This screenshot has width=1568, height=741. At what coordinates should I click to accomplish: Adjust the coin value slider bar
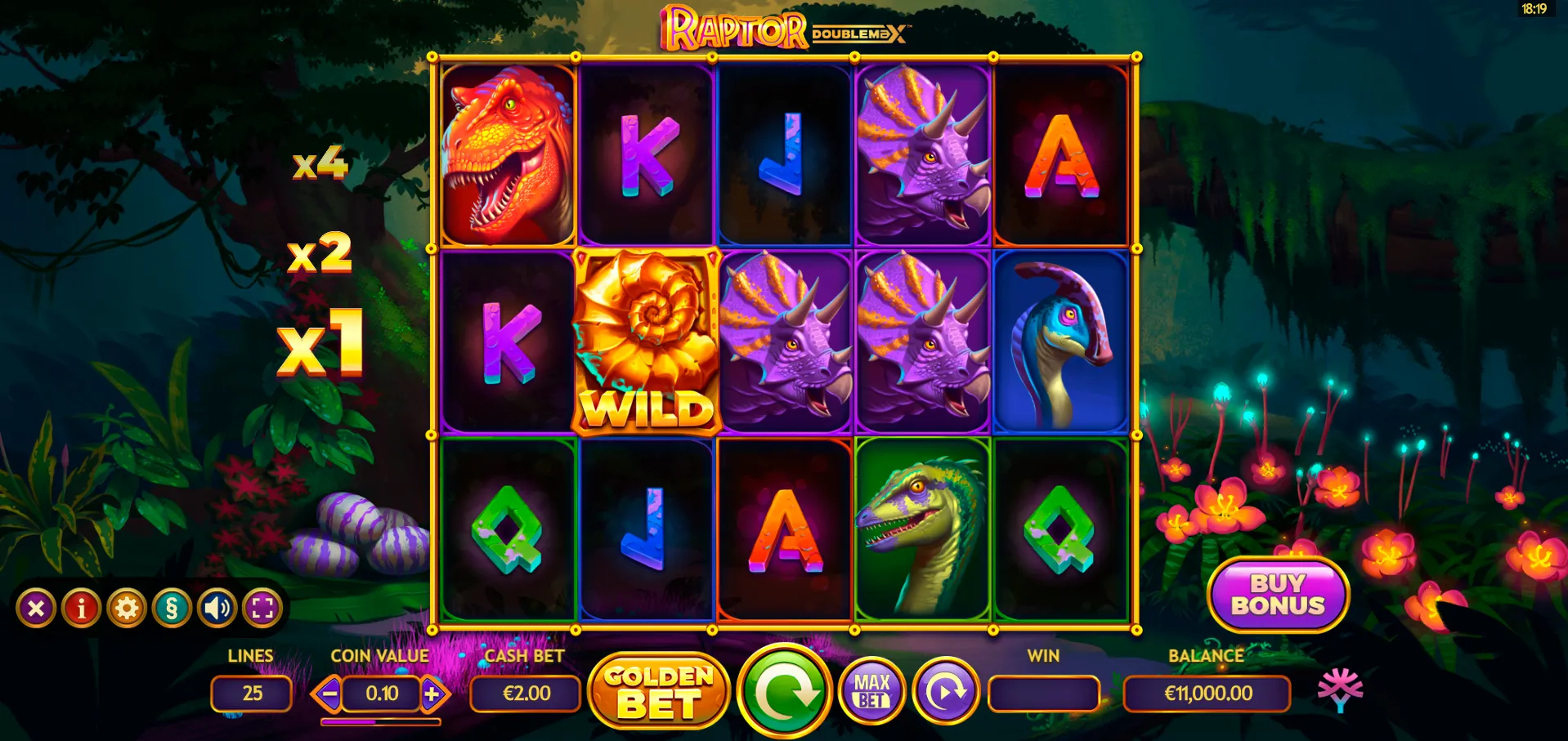[380, 722]
